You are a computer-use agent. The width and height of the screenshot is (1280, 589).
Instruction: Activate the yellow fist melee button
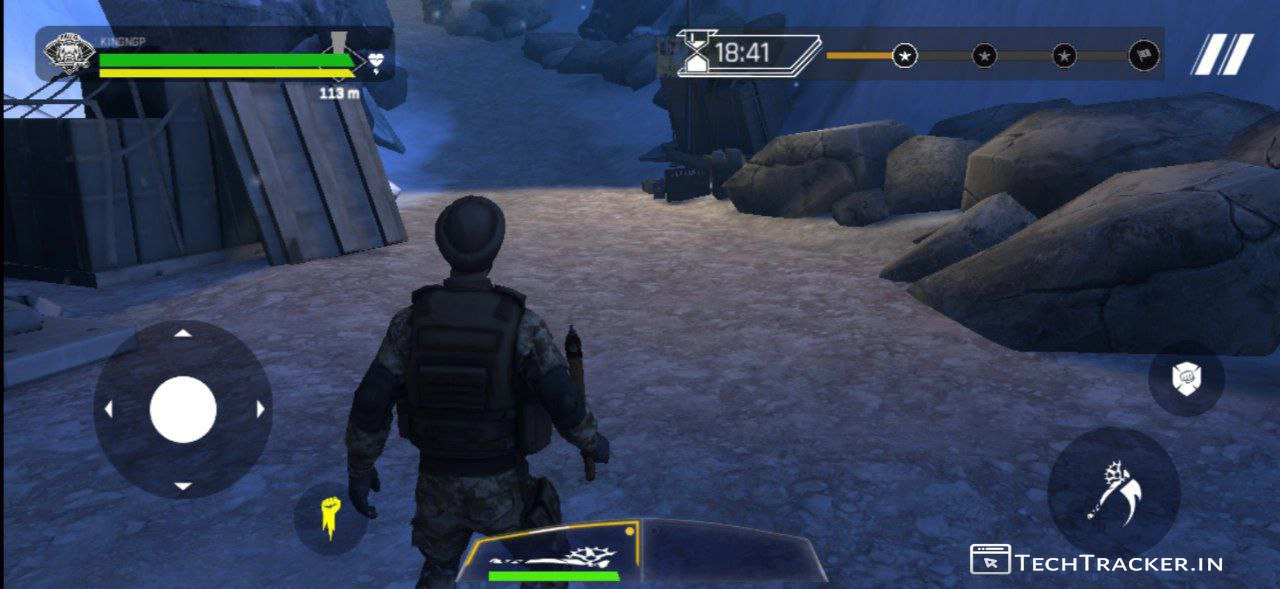[329, 518]
